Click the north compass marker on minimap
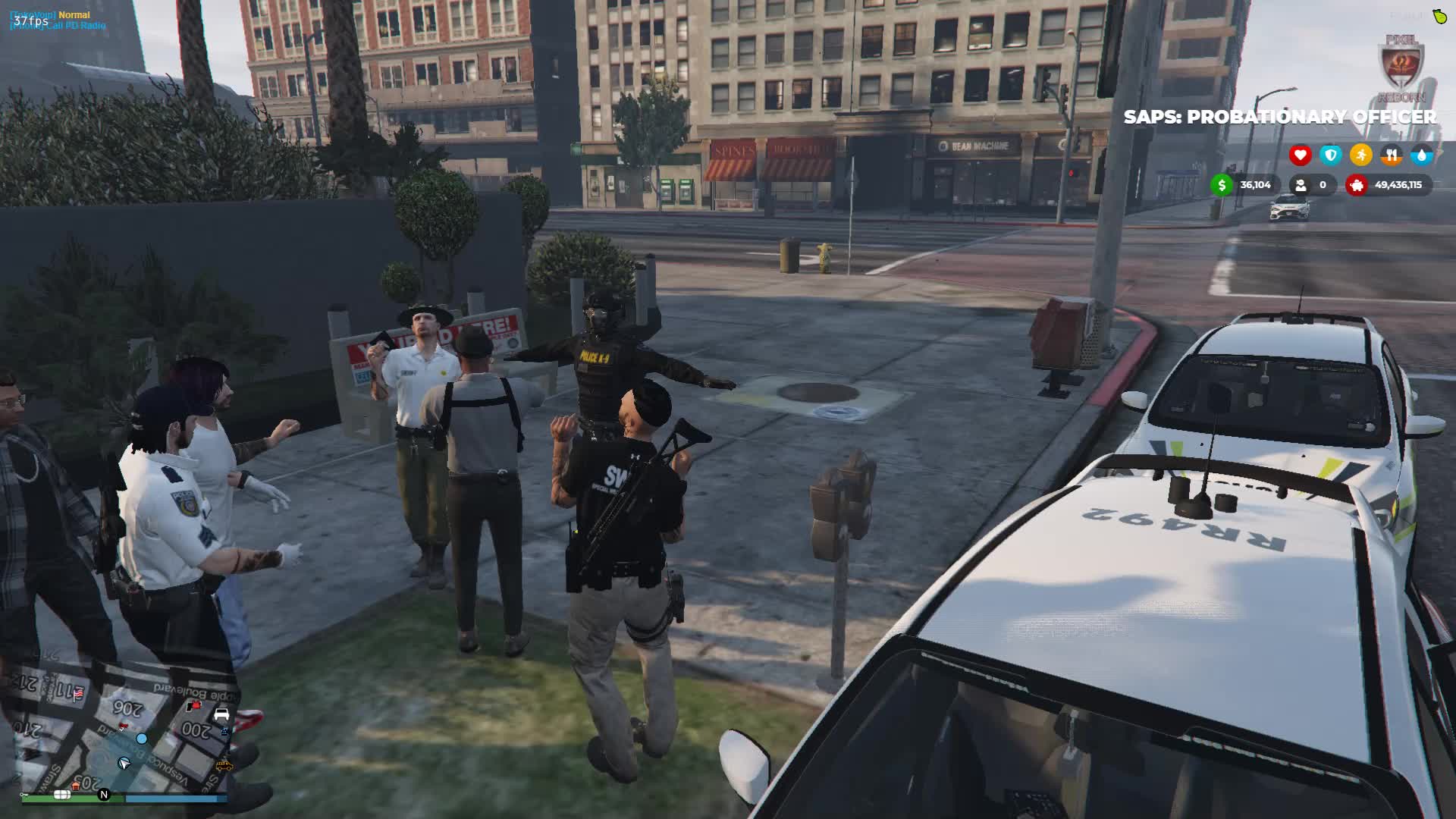 (x=104, y=795)
